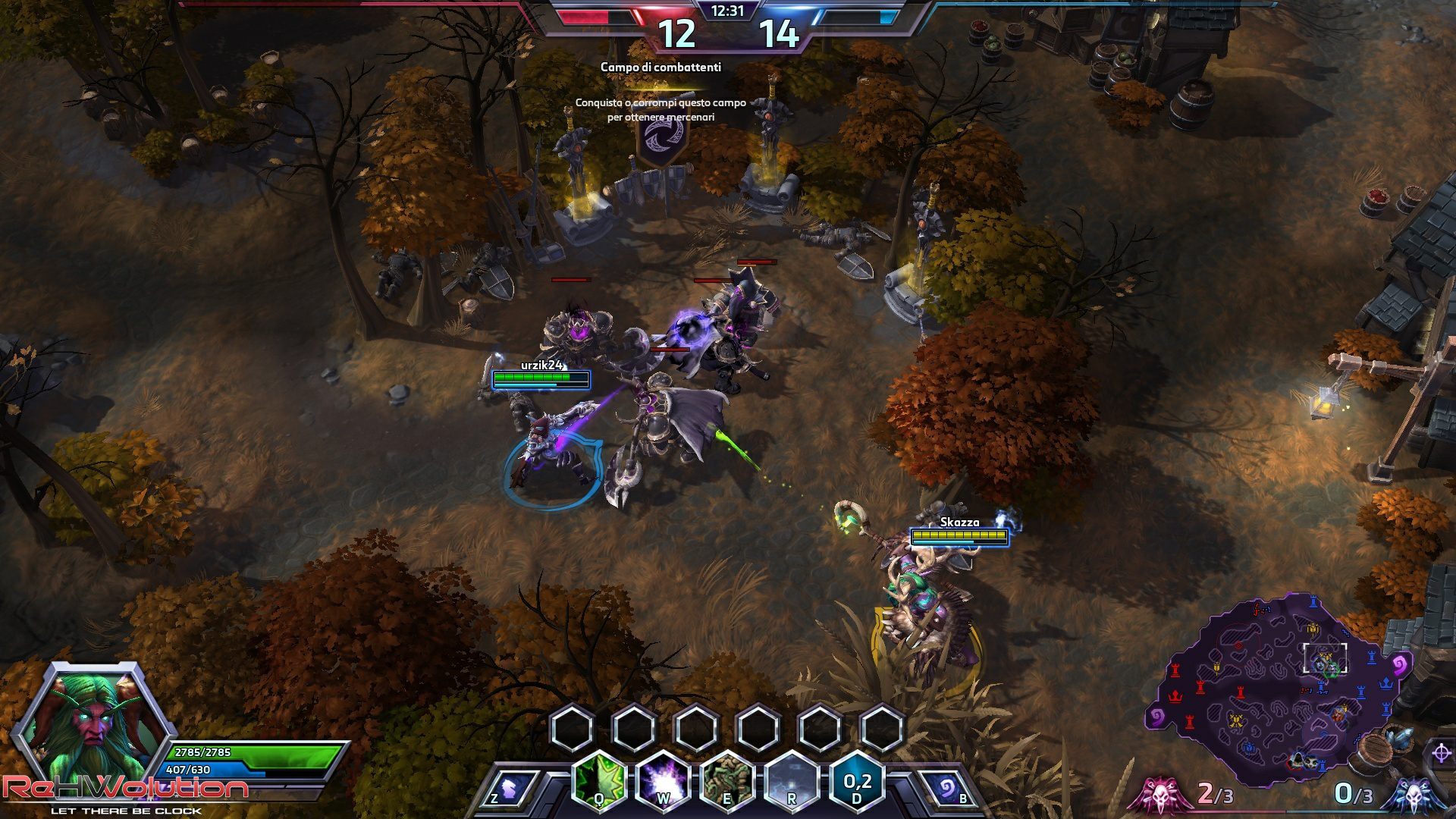The height and width of the screenshot is (819, 1456).
Task: Click the white camera frame on minimap
Action: pyautogui.click(x=1325, y=658)
